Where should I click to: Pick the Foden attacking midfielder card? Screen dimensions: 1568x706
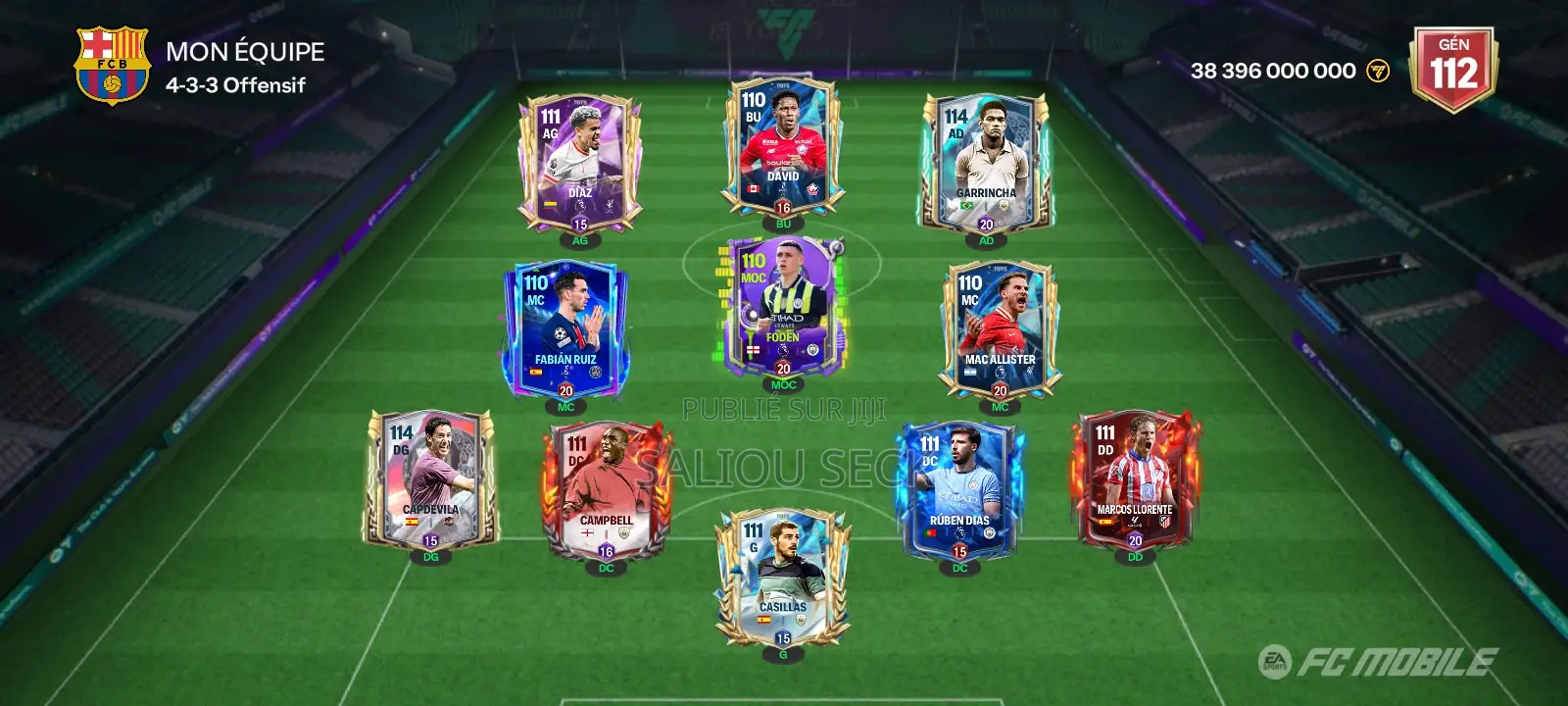click(783, 306)
